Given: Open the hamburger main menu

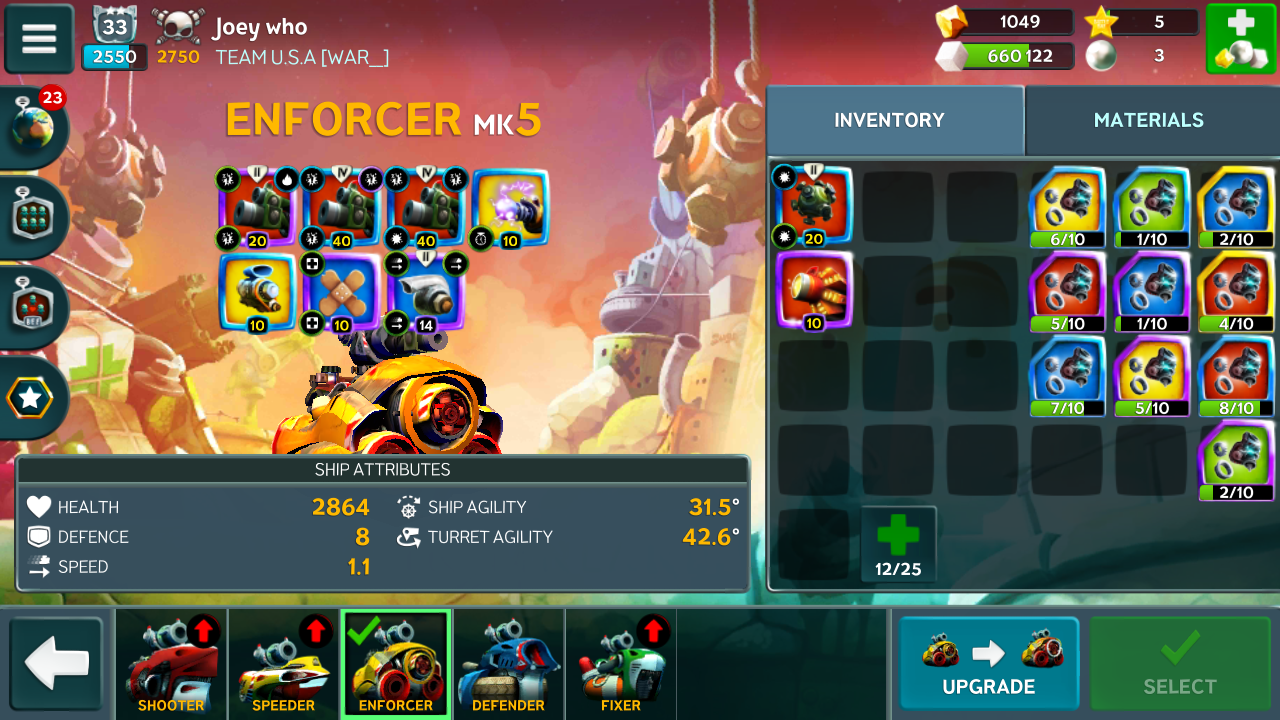Looking at the screenshot, I should [39, 39].
